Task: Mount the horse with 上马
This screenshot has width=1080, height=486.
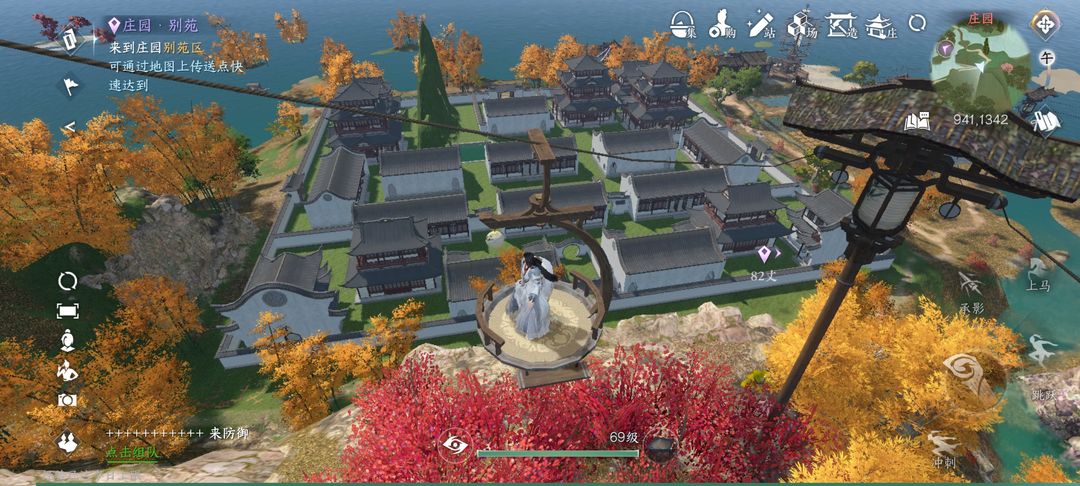Action: (x=1038, y=272)
